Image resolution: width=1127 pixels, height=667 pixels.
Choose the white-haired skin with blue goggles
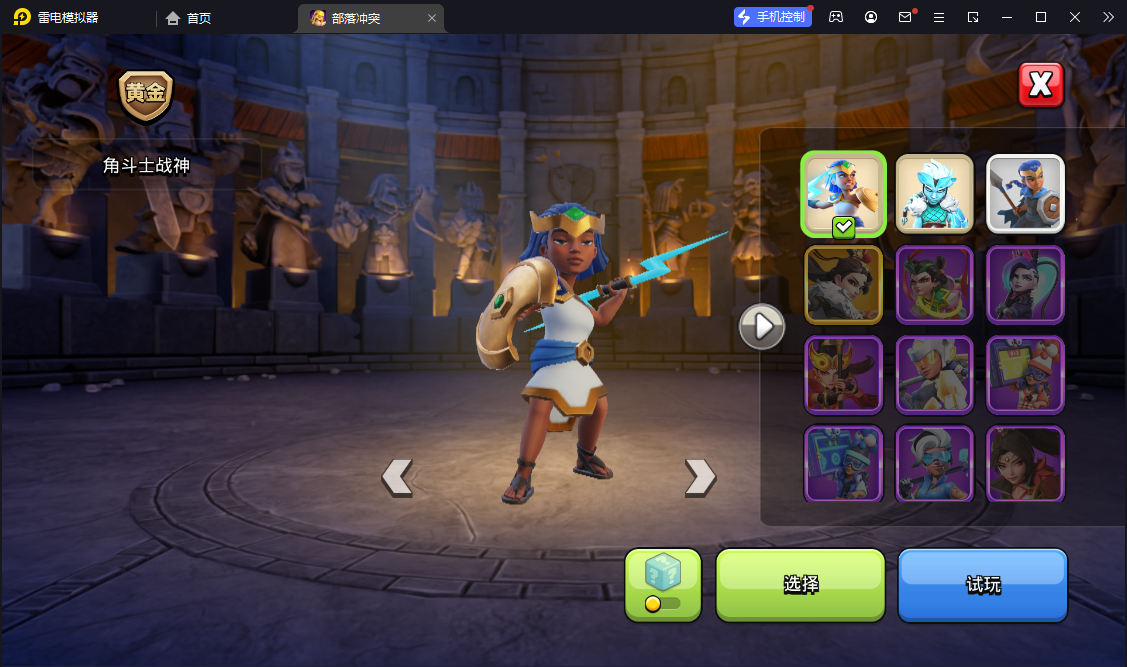[934, 464]
